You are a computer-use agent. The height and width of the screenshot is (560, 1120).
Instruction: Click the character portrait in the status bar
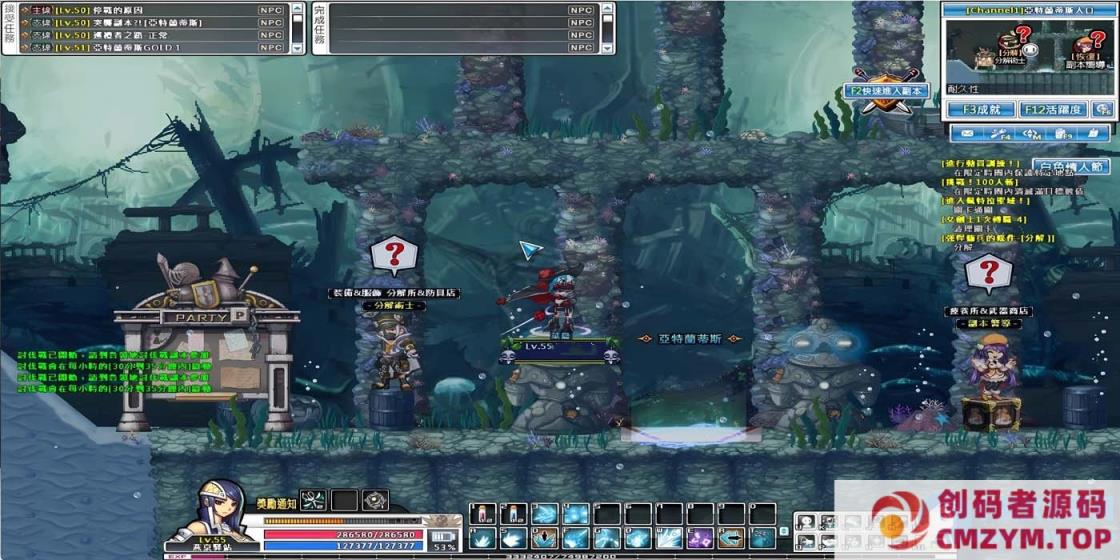[x=213, y=510]
